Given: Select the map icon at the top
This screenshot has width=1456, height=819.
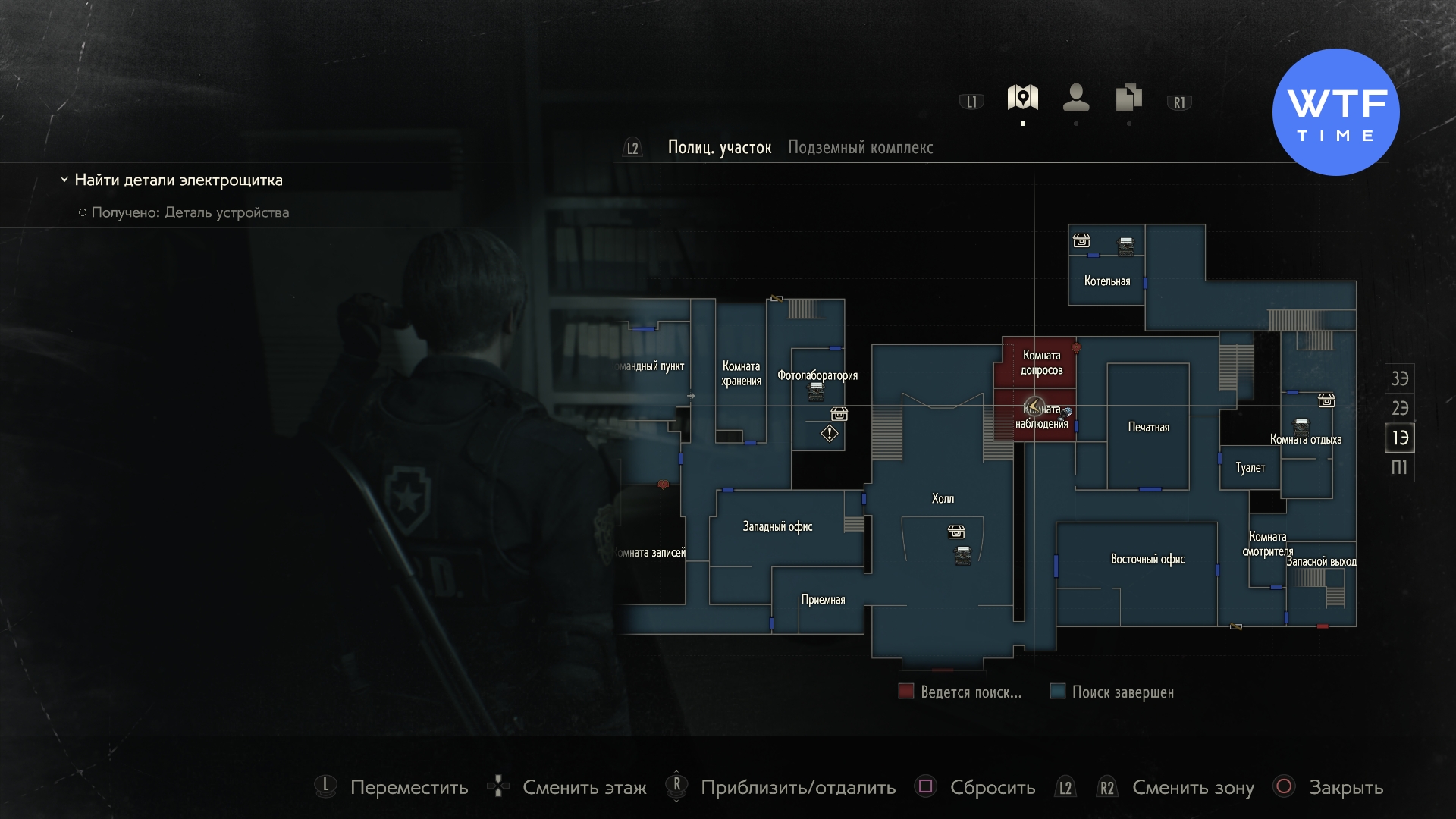Looking at the screenshot, I should pos(1023,96).
